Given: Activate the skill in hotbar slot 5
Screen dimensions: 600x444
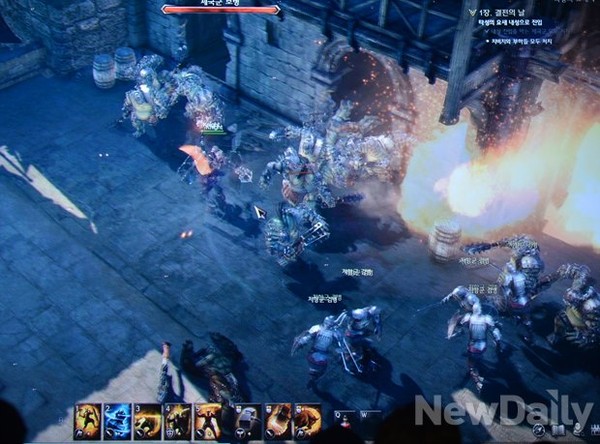Looking at the screenshot, I should pyautogui.click(x=207, y=419).
